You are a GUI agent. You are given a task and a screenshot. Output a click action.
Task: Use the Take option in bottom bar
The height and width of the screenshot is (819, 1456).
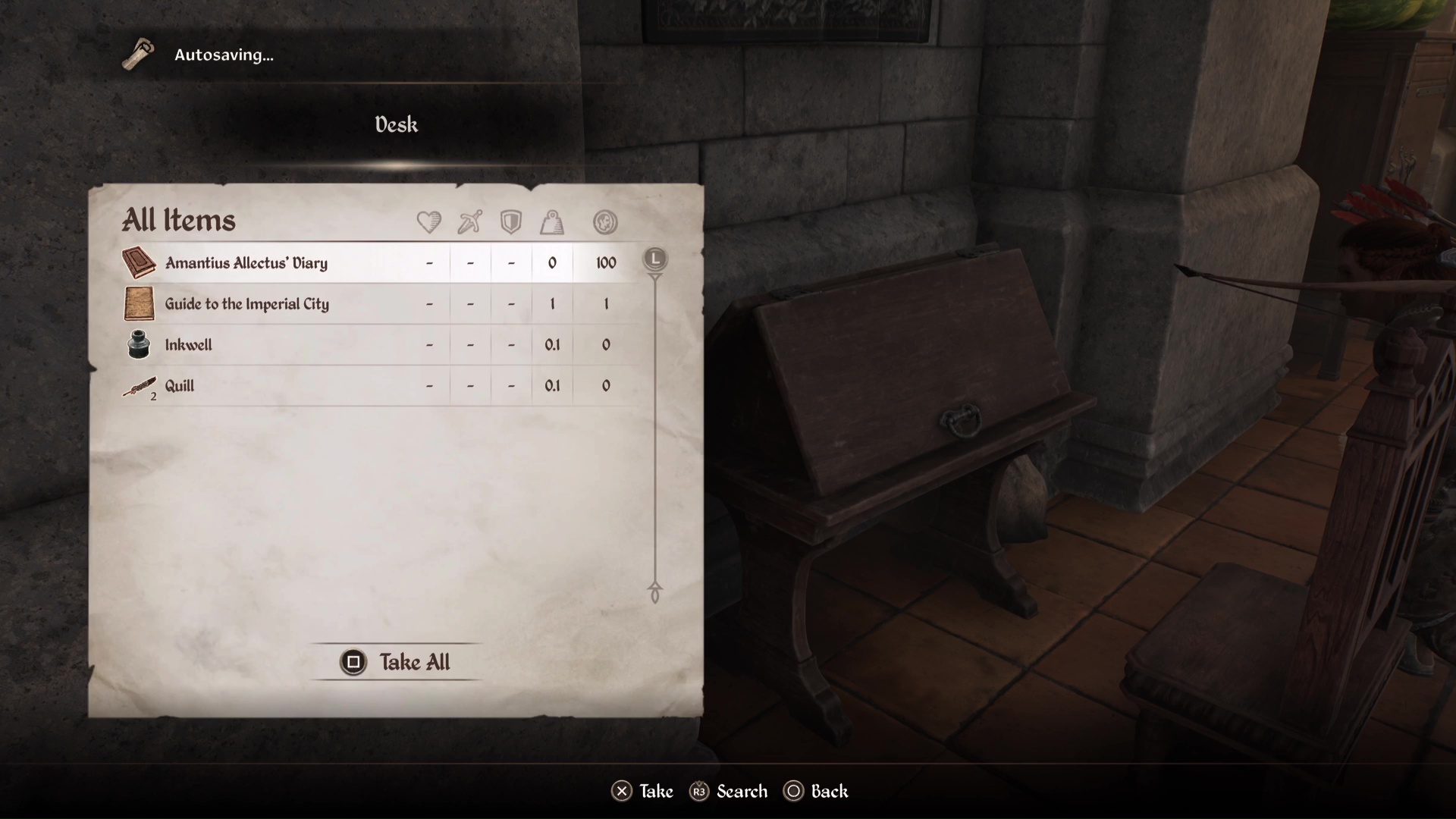click(642, 792)
